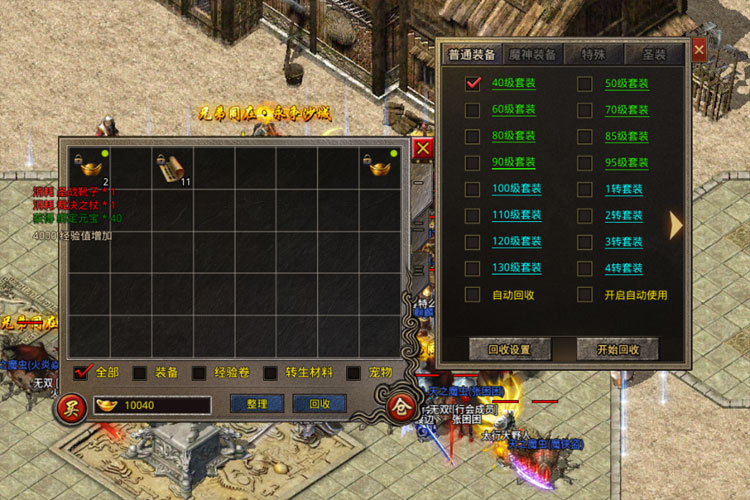Enable 开启自动使用 checkbox
Screen dimensions: 750x500
point(585,294)
